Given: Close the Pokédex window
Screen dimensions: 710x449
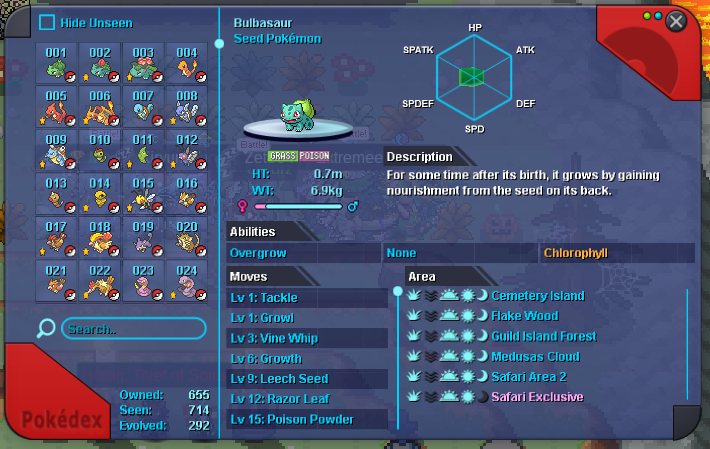Looking at the screenshot, I should (x=676, y=21).
